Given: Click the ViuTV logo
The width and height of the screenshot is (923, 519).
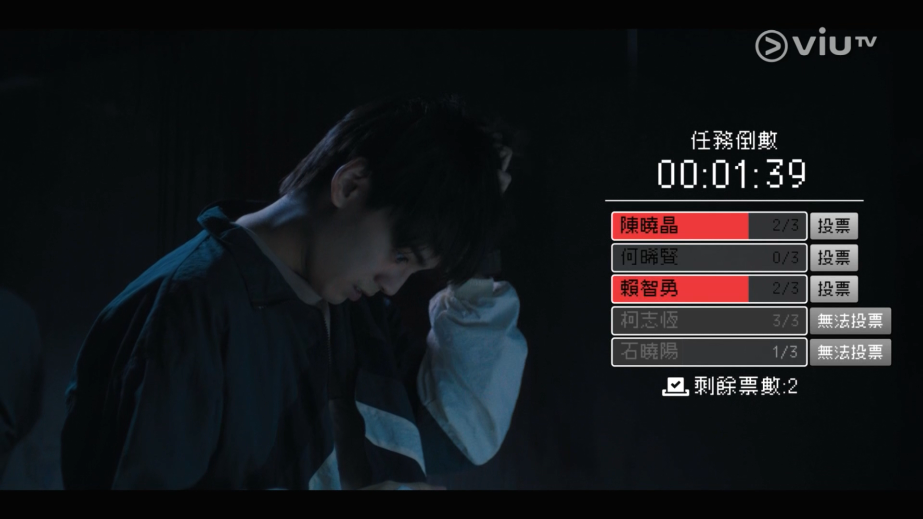Looking at the screenshot, I should pos(815,45).
